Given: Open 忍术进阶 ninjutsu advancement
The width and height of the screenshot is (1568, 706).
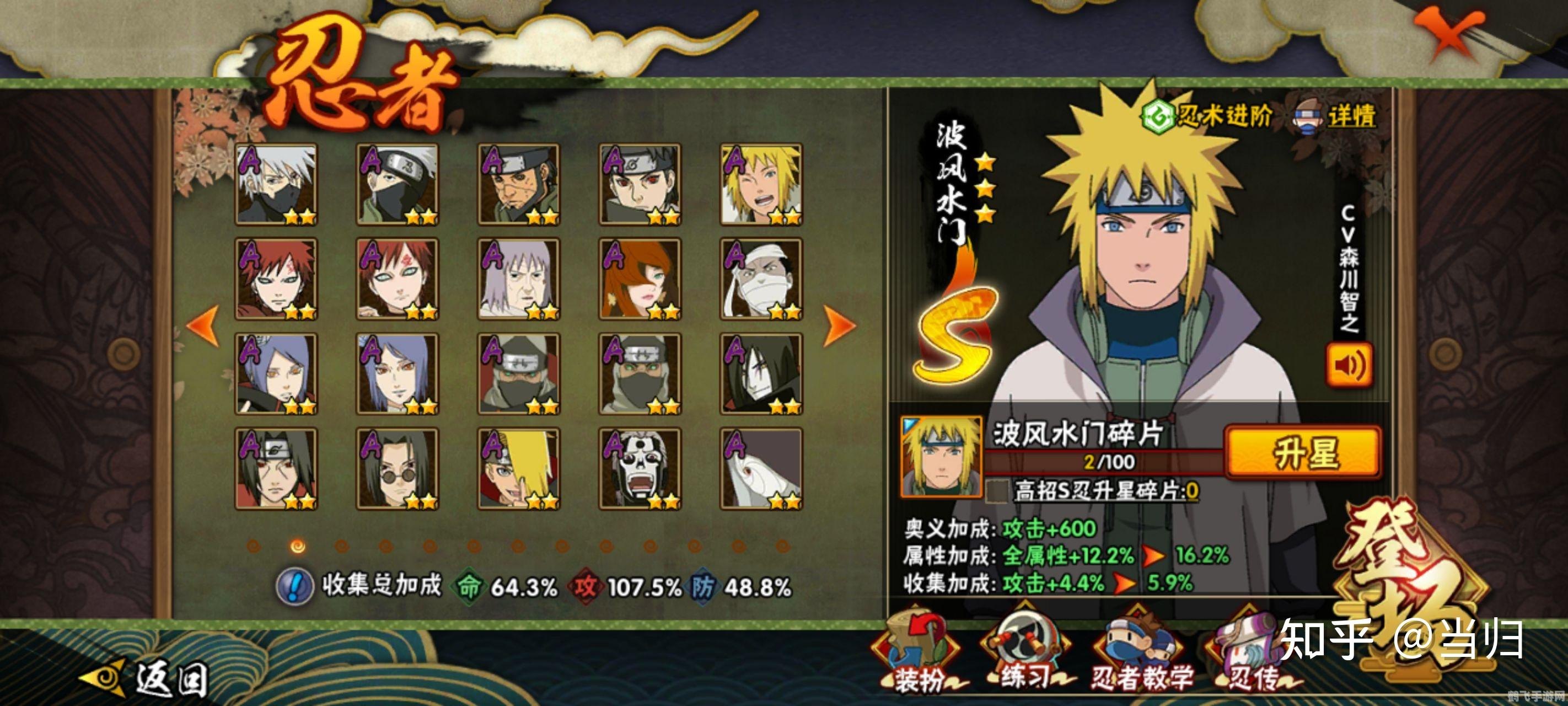Looking at the screenshot, I should 1207,115.
